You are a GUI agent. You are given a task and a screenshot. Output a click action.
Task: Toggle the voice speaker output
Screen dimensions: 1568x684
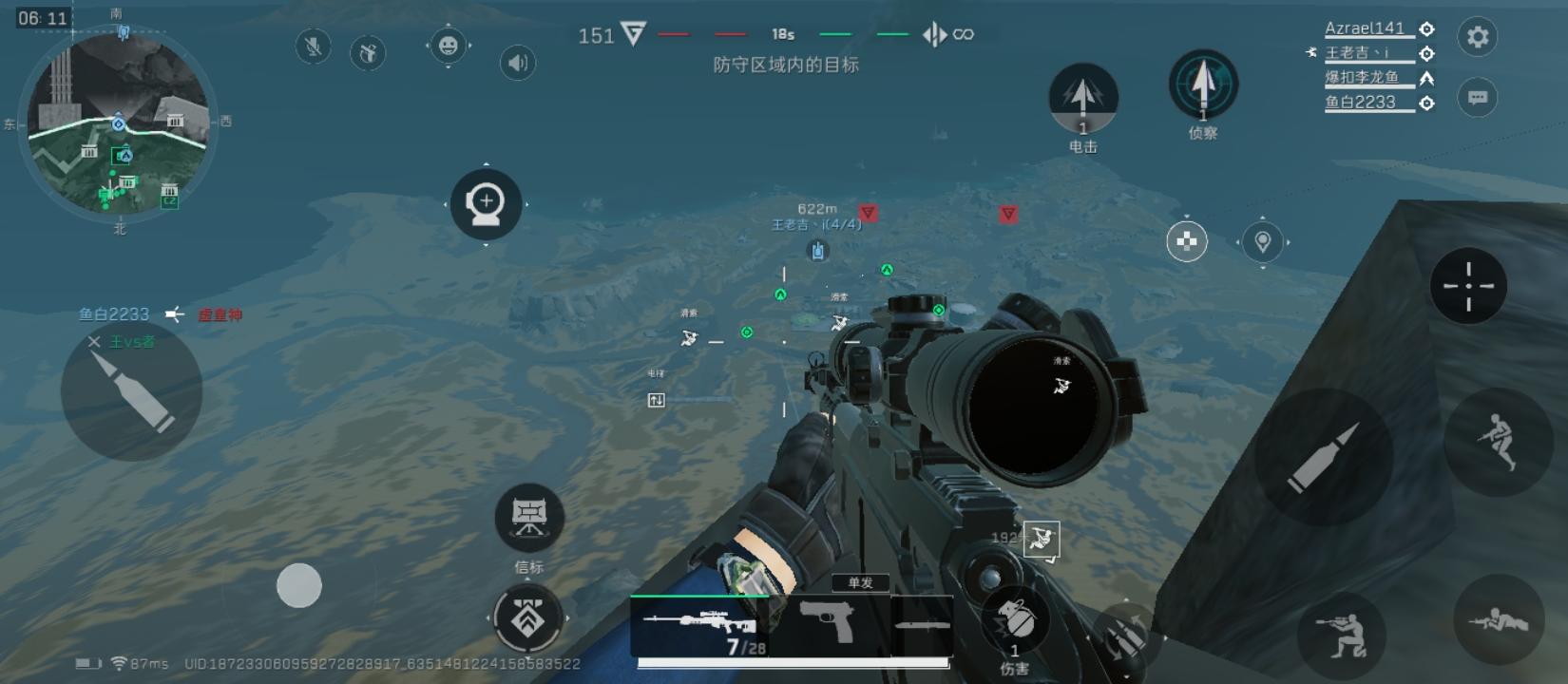516,64
